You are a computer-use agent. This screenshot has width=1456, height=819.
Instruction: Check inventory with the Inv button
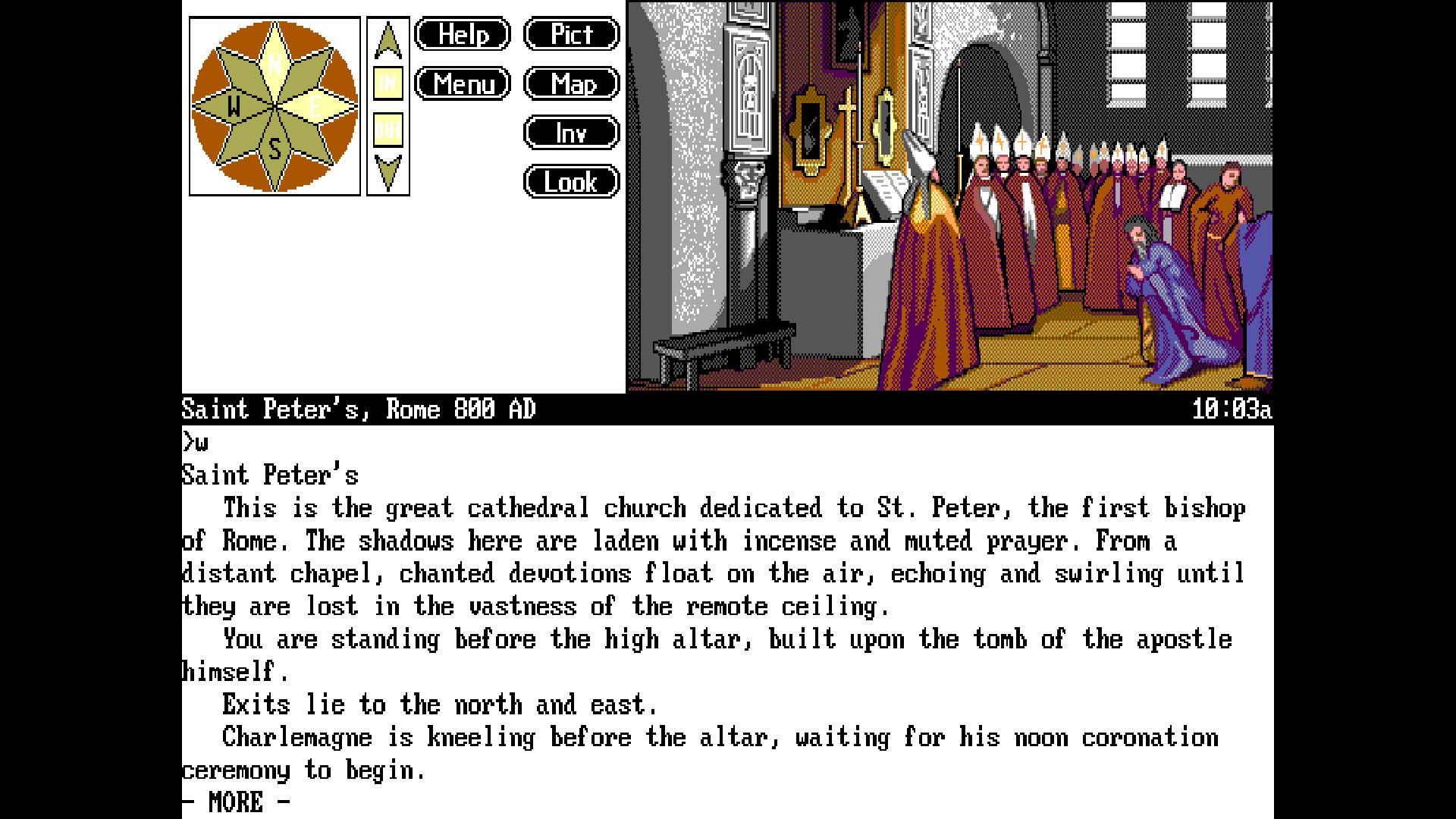(x=571, y=132)
